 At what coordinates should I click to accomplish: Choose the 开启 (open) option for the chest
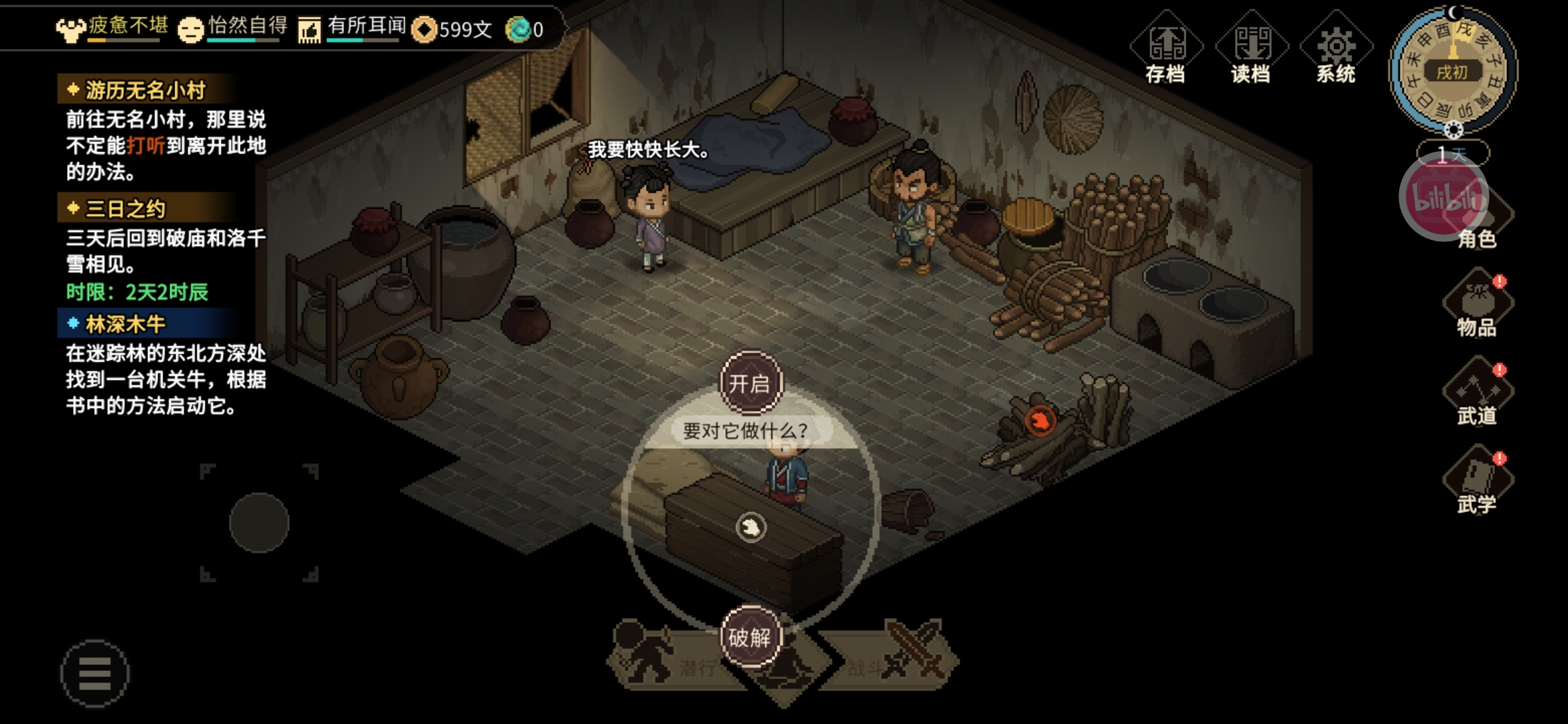pyautogui.click(x=750, y=383)
